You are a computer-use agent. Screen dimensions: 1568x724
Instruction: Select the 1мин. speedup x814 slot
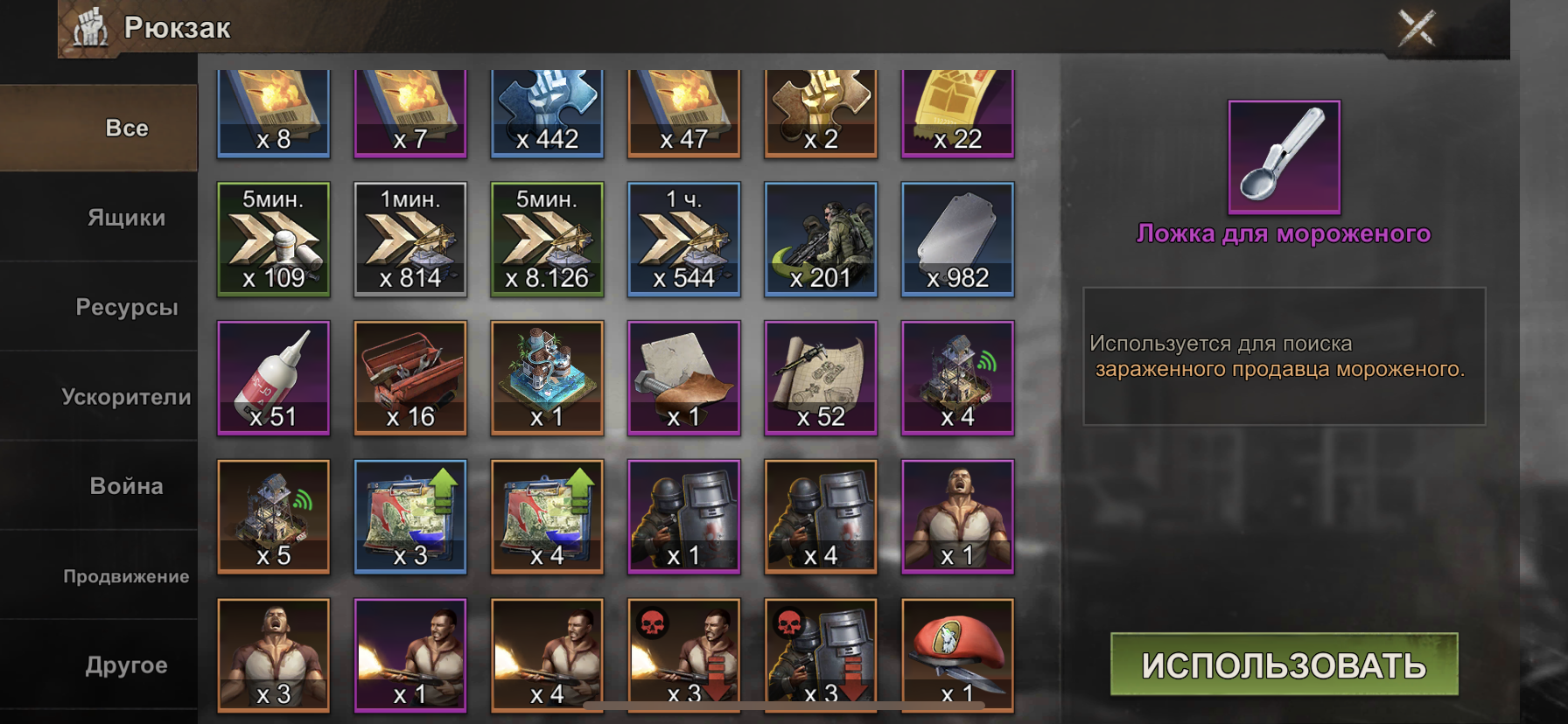click(410, 239)
